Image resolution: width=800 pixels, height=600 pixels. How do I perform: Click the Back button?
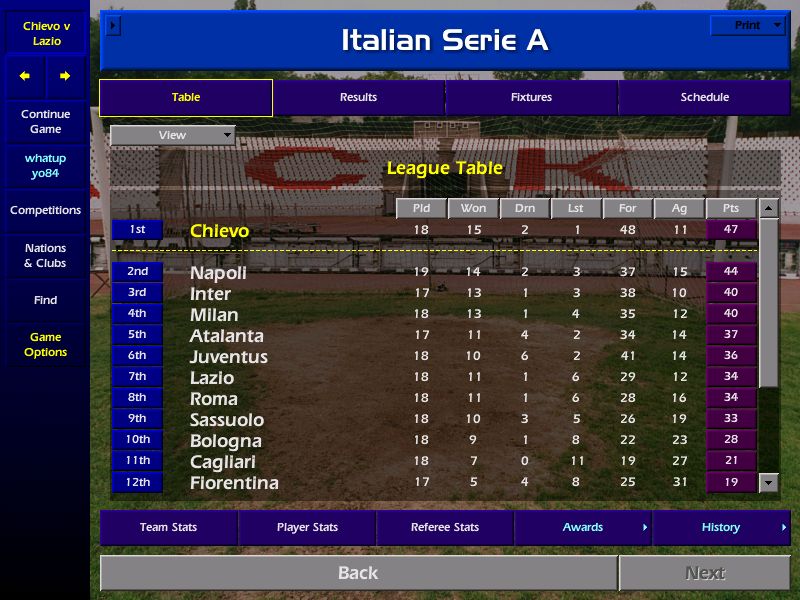point(358,573)
